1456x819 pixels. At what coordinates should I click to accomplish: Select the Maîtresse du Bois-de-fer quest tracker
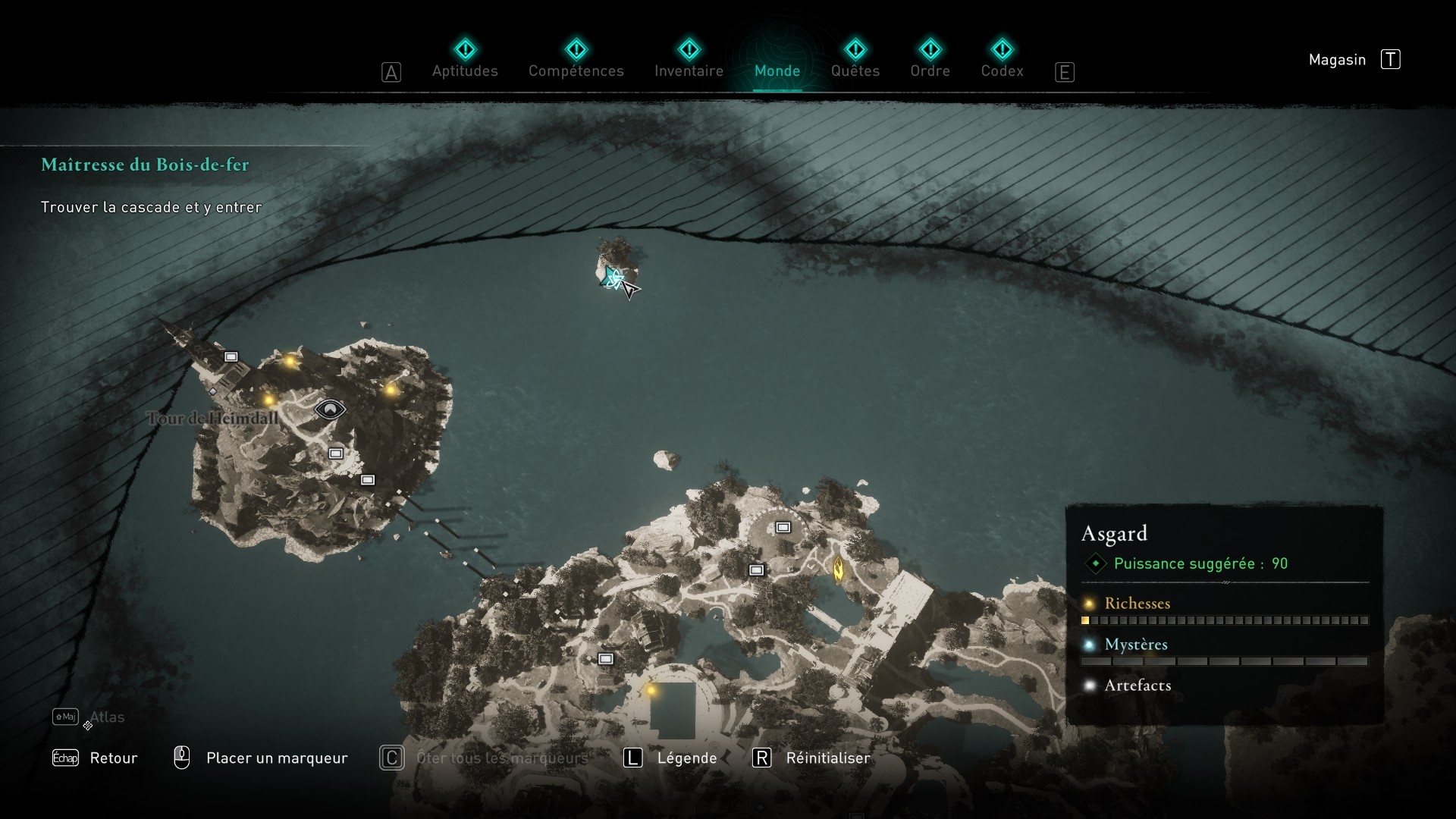[145, 165]
